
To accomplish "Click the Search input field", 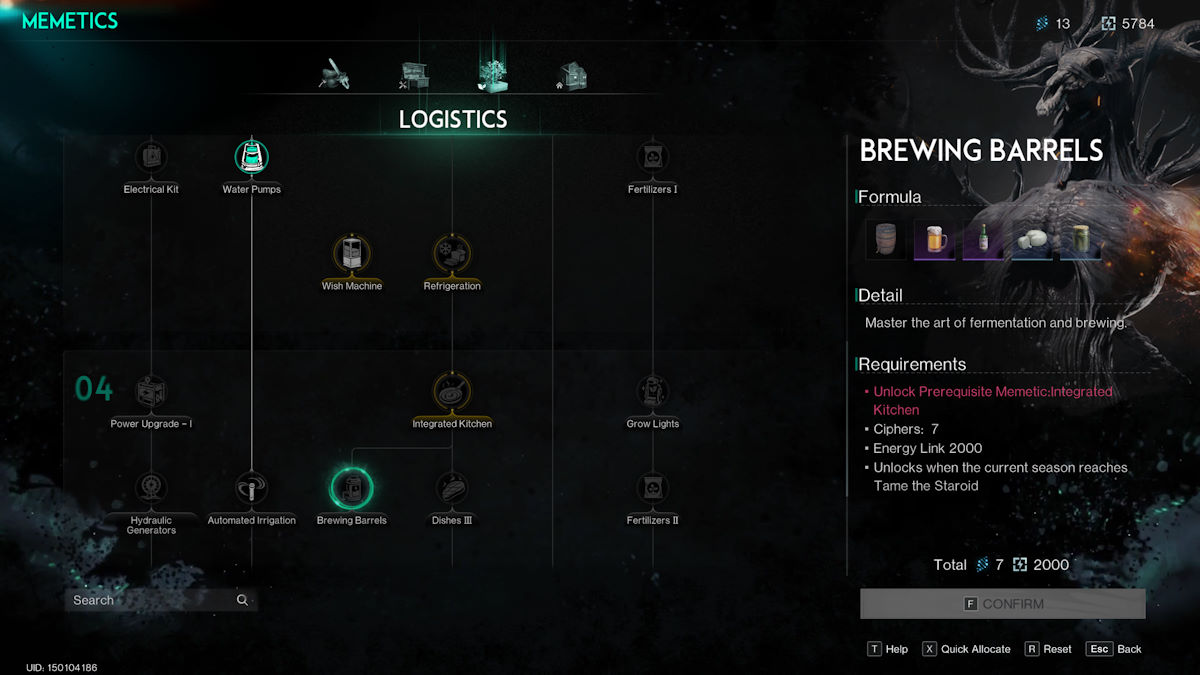I will [x=150, y=600].
